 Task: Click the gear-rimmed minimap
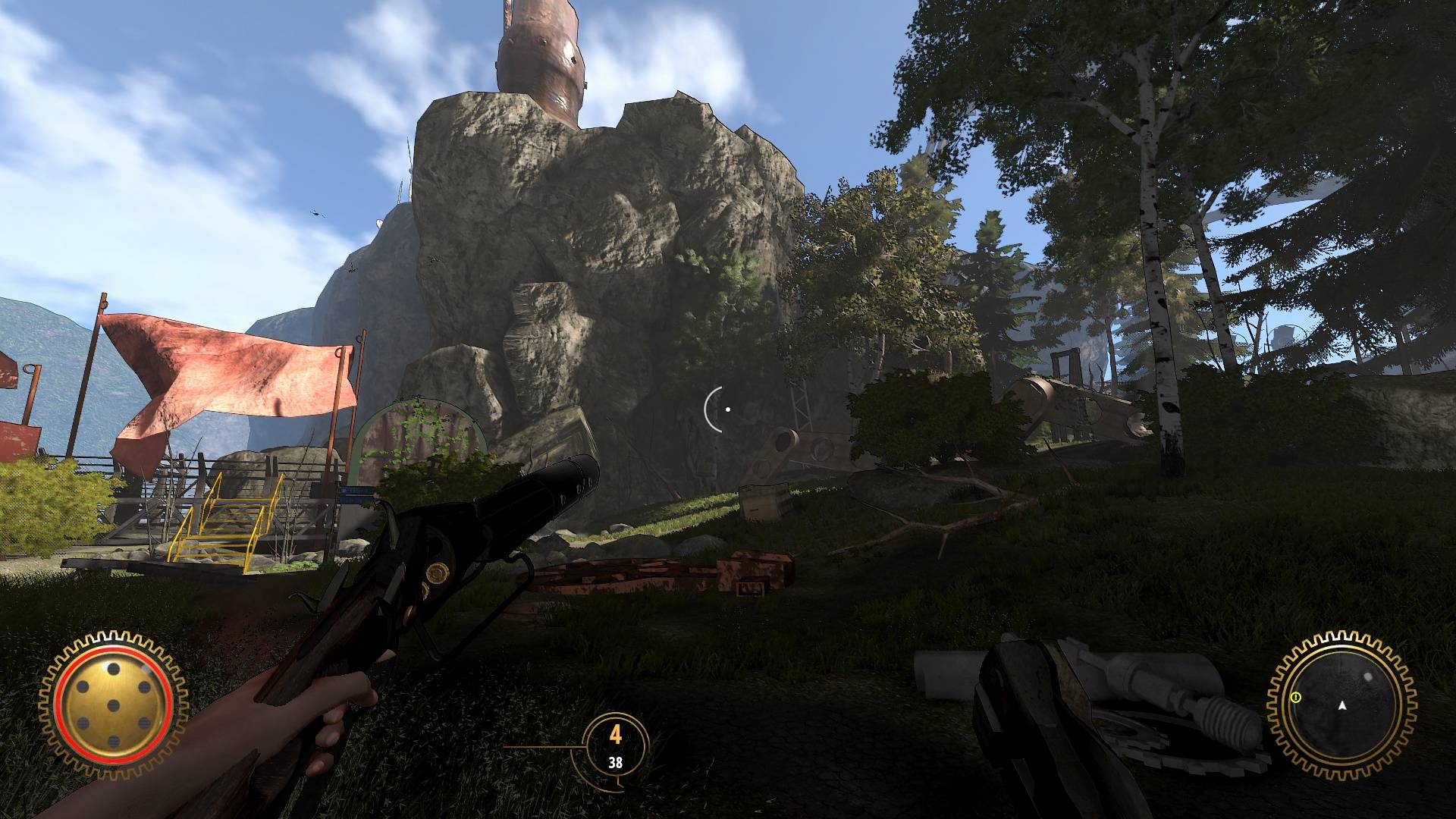1341,704
